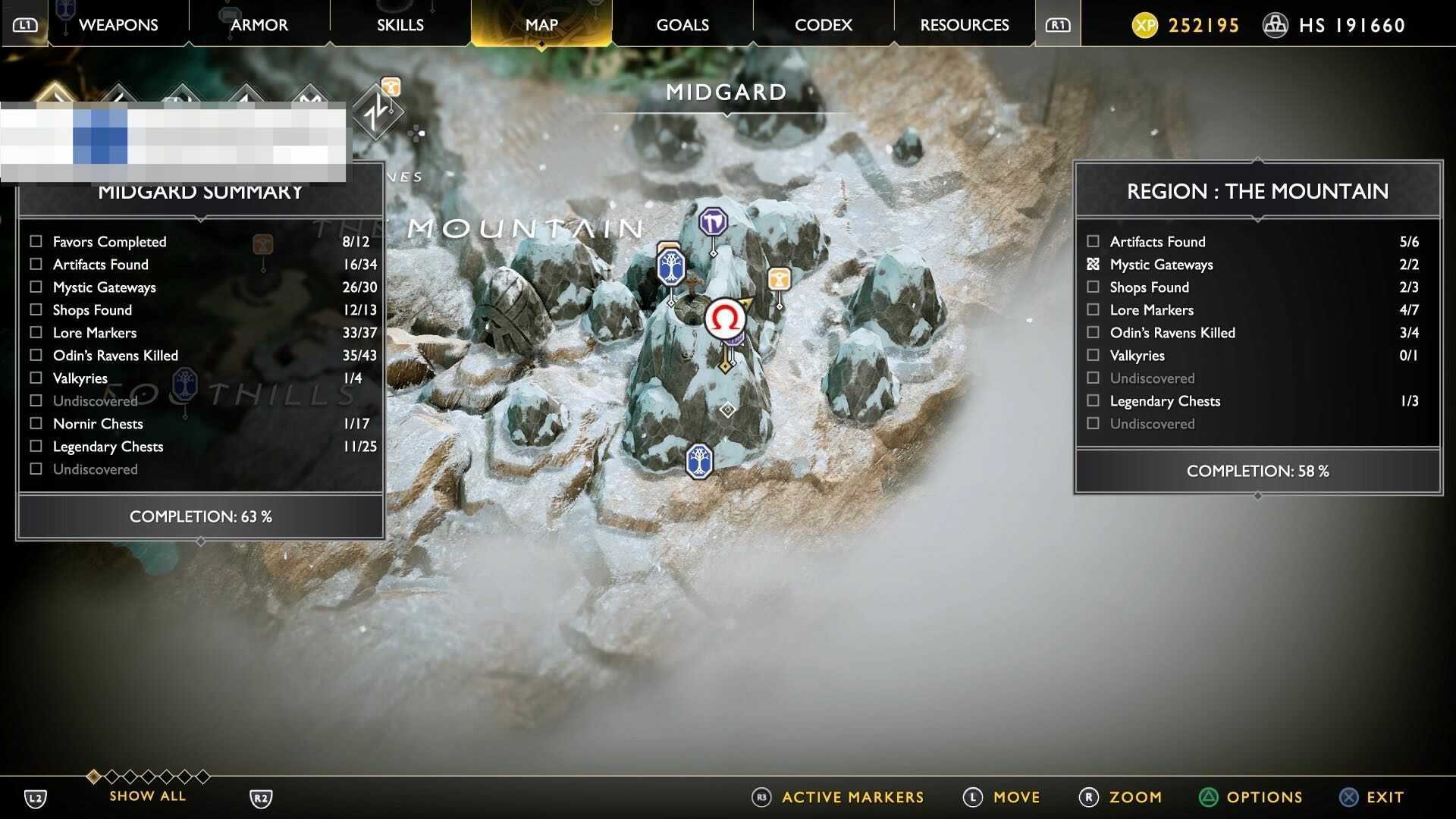This screenshot has width=1456, height=819.
Task: Toggle the Valkyries checkbox for the Mountain region
Action: 1093,355
